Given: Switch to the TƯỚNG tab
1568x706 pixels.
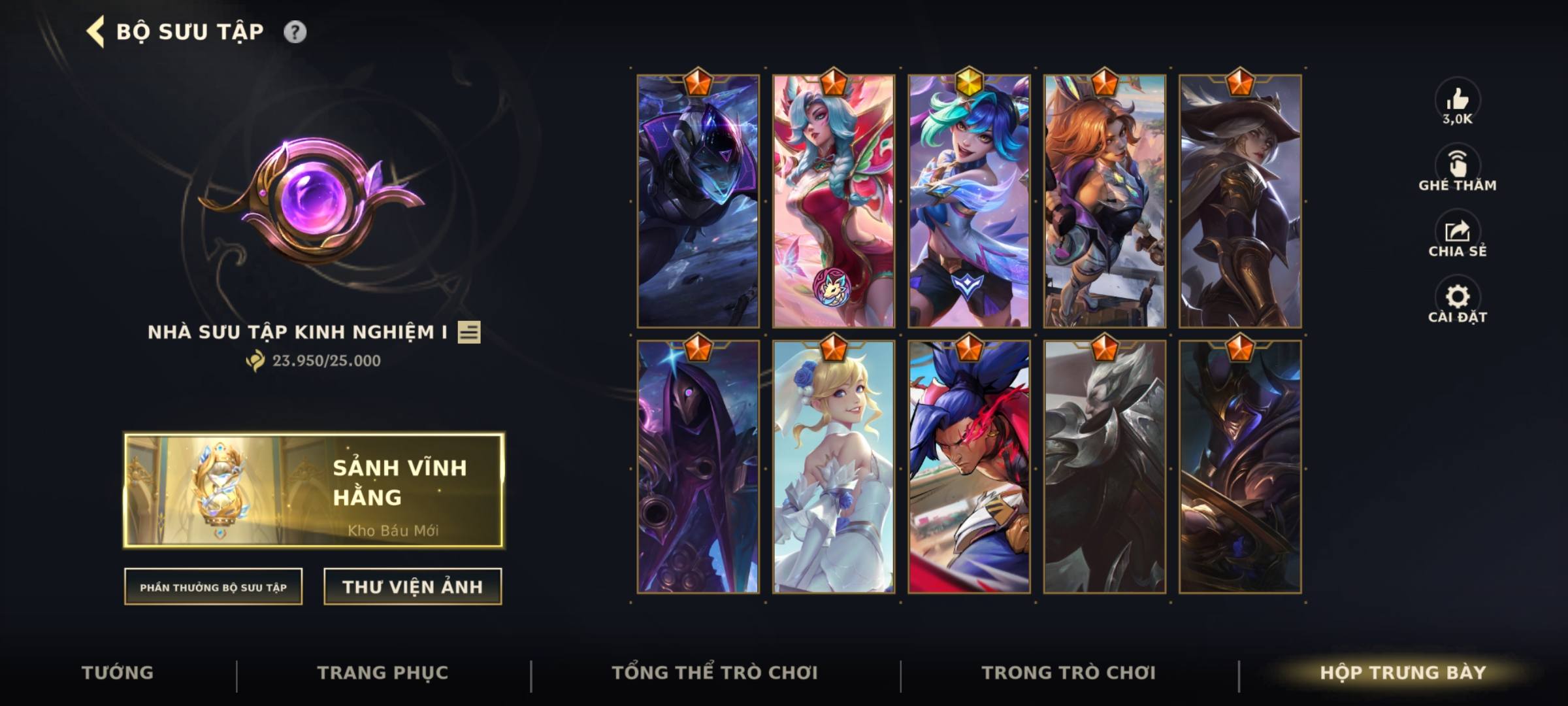Looking at the screenshot, I should click(117, 672).
